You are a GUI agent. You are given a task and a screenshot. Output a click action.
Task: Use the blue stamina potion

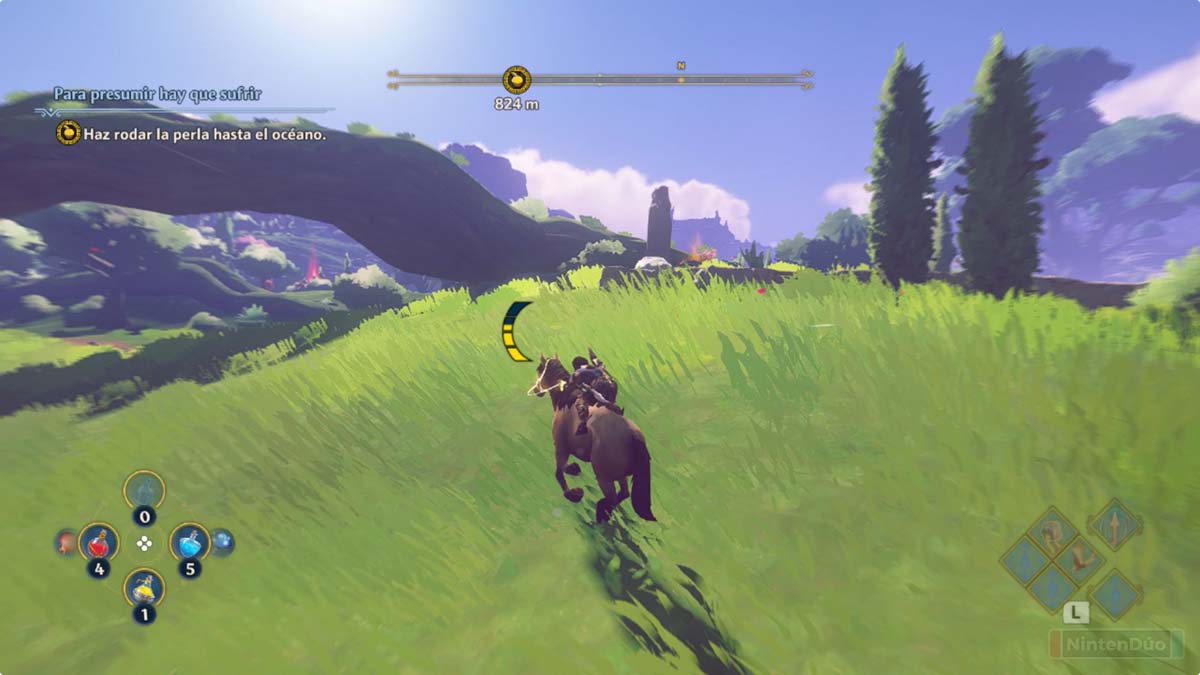[x=189, y=543]
